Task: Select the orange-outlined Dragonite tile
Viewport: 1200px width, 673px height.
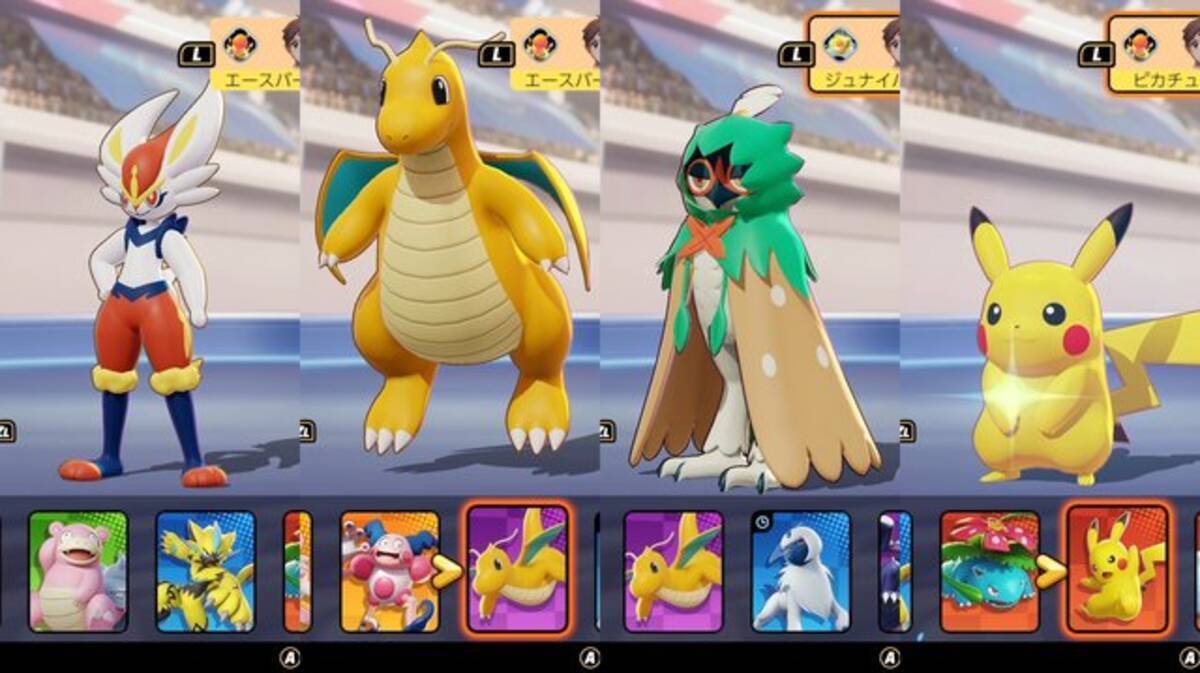Action: (518, 569)
